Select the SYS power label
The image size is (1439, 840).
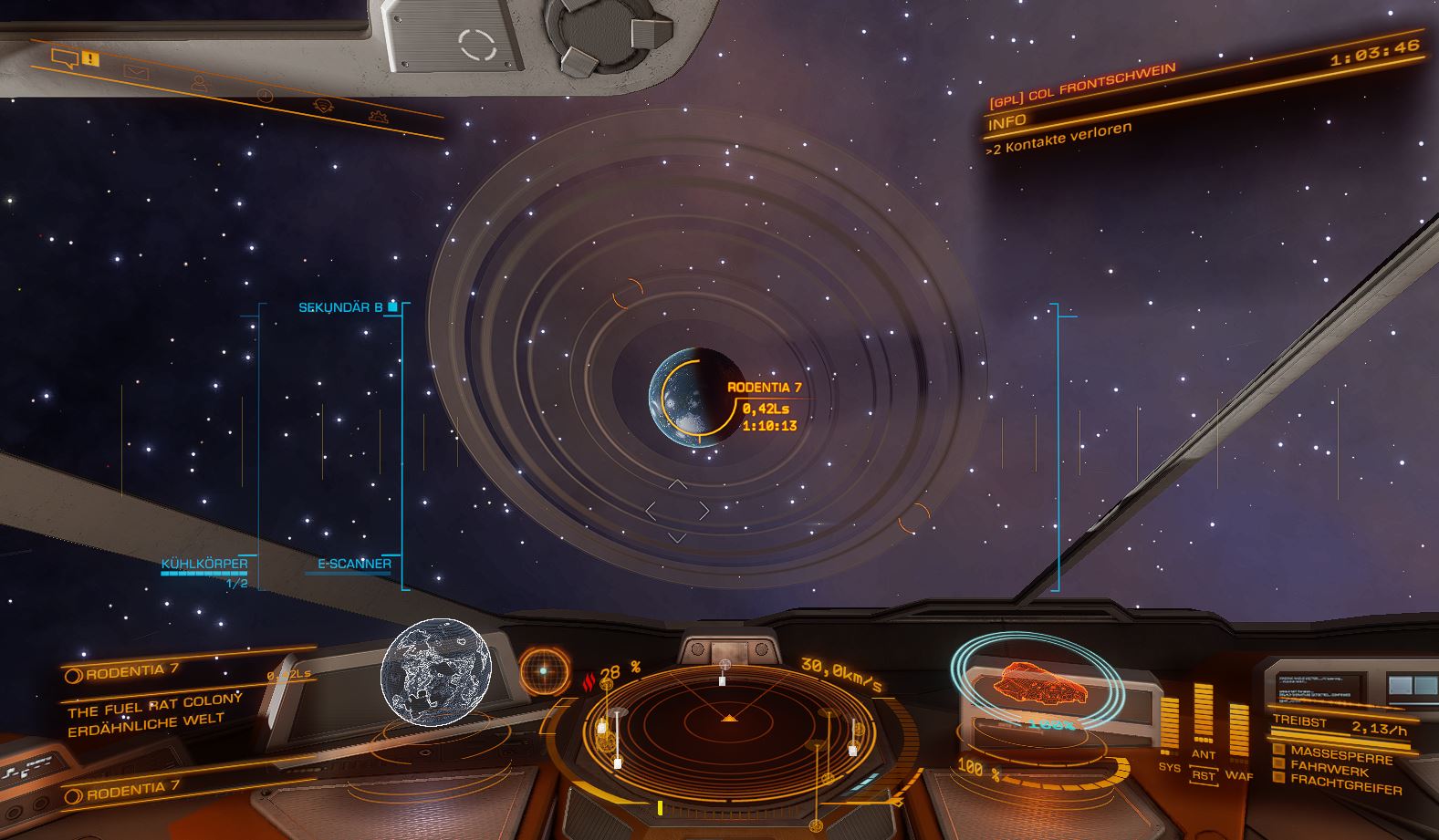click(x=1169, y=767)
